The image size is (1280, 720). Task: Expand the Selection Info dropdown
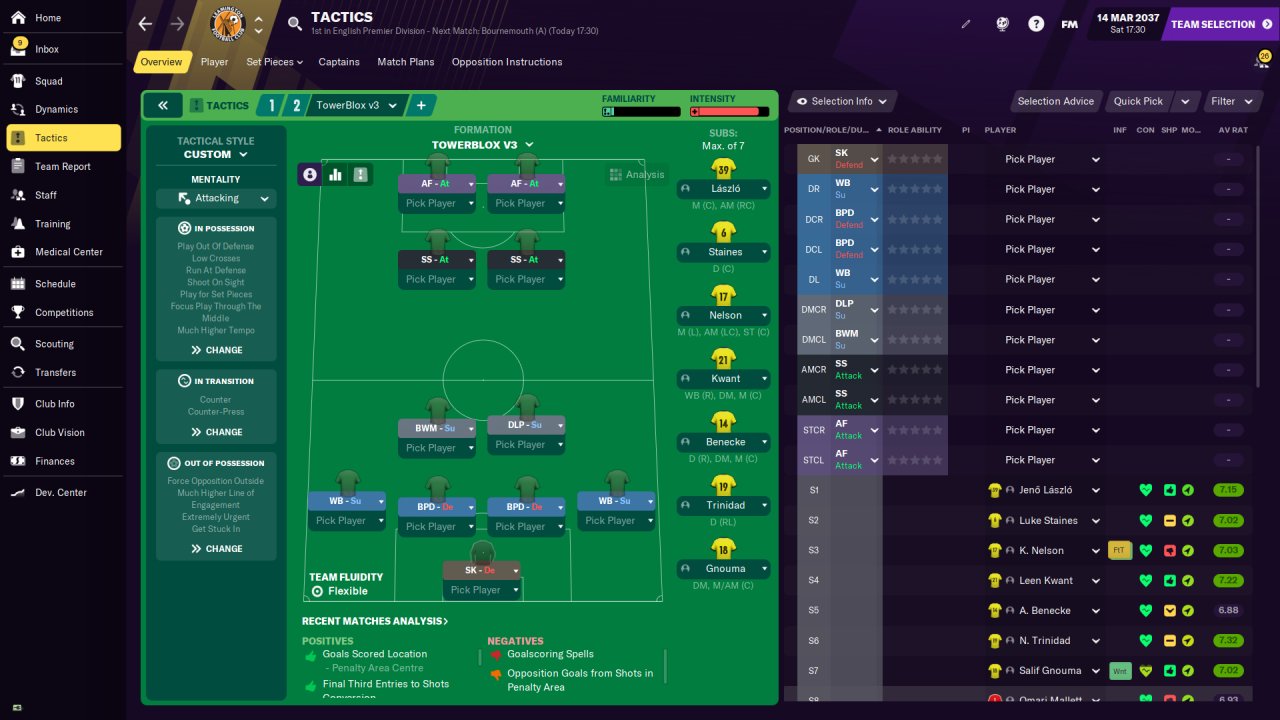(x=841, y=101)
